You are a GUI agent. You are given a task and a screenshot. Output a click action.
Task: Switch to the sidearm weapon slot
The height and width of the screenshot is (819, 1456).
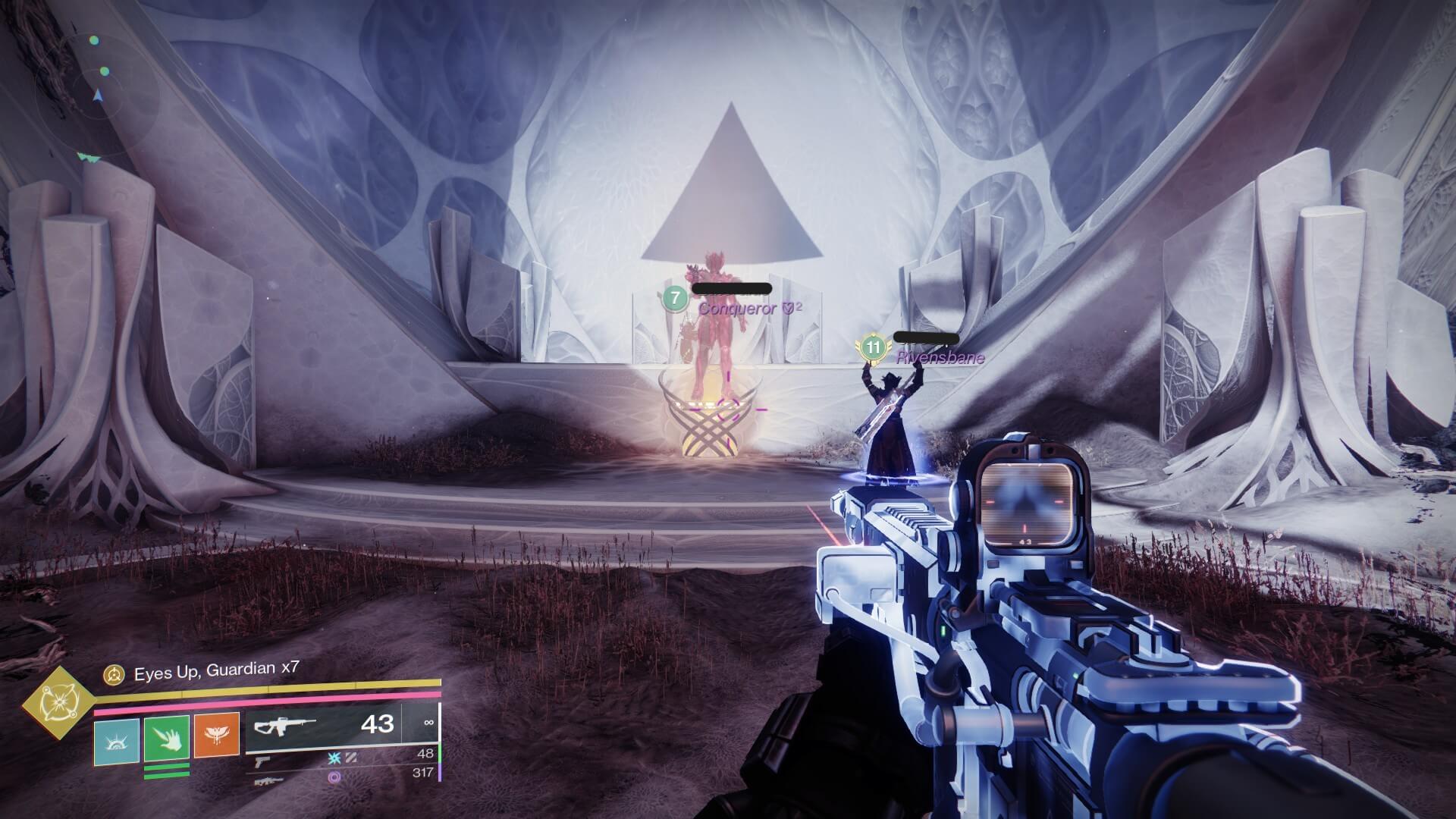pos(262,758)
